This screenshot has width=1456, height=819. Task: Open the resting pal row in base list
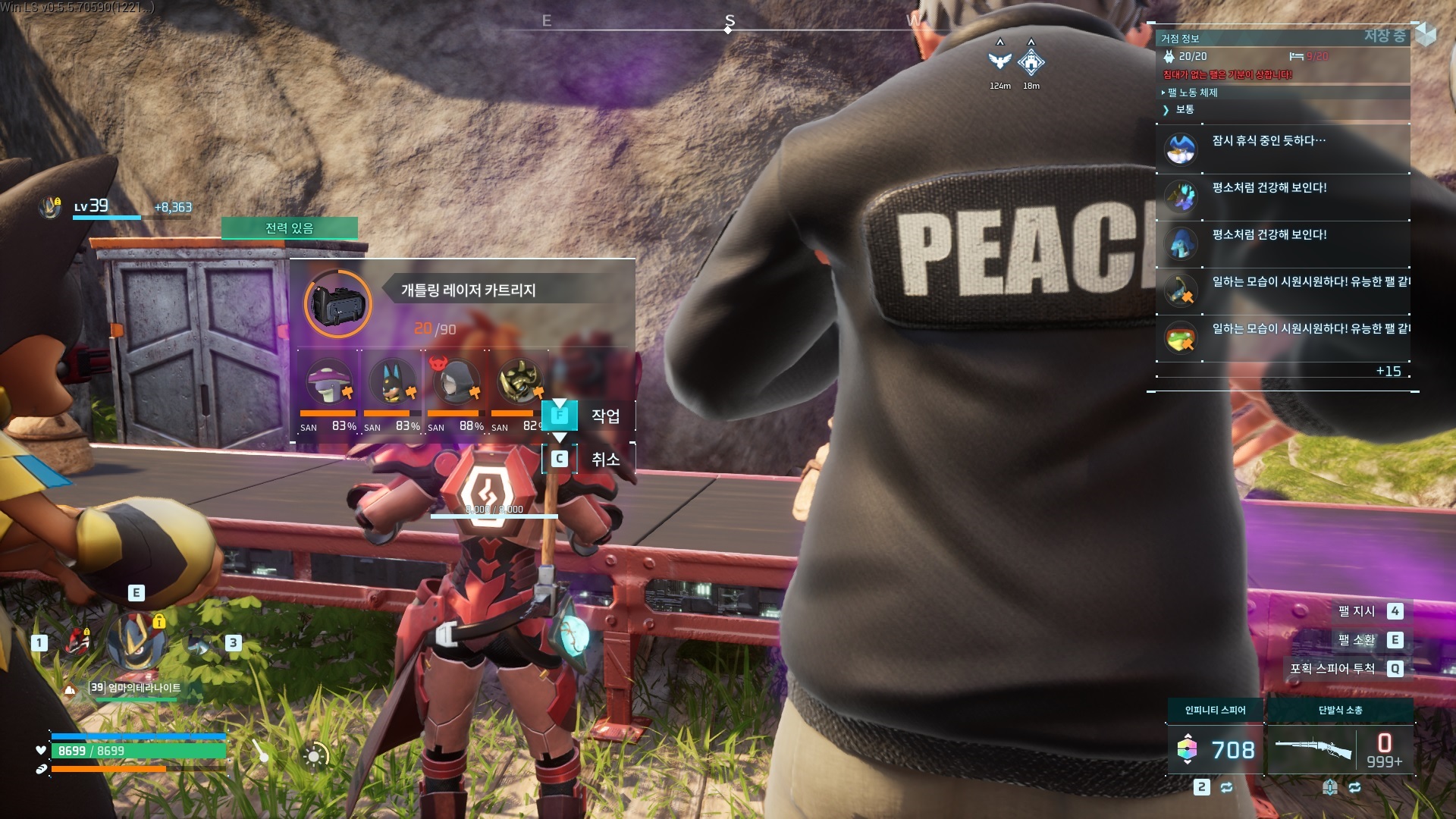click(1282, 149)
